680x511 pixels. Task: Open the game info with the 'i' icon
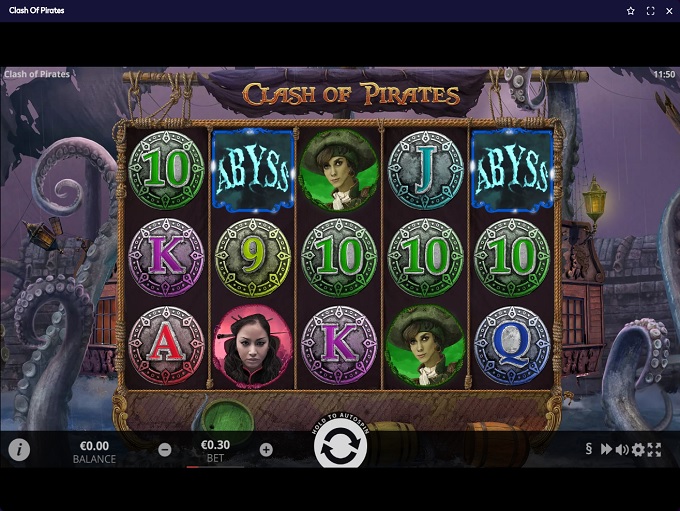[19, 450]
